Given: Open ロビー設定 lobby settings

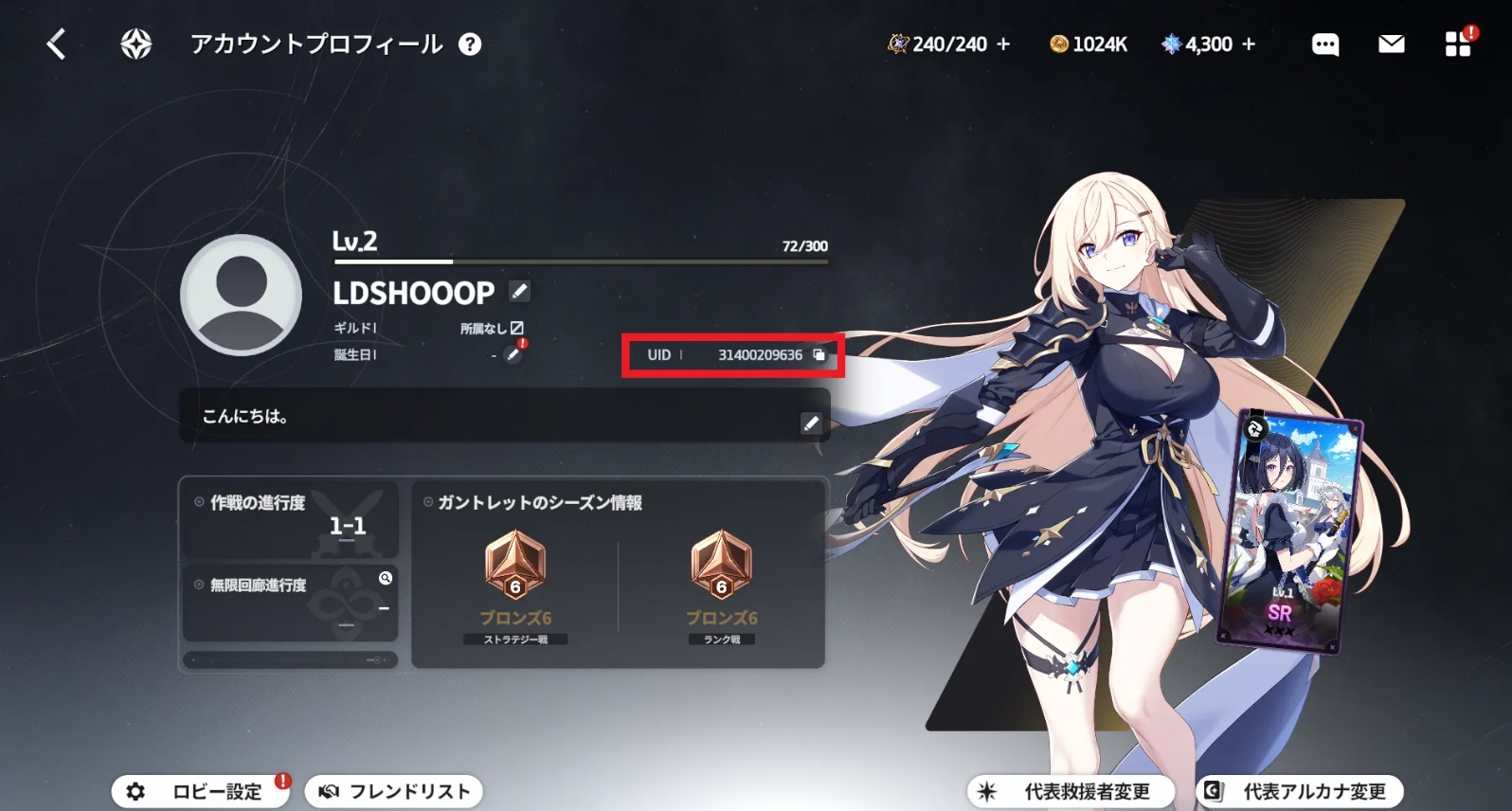Looking at the screenshot, I should (201, 791).
